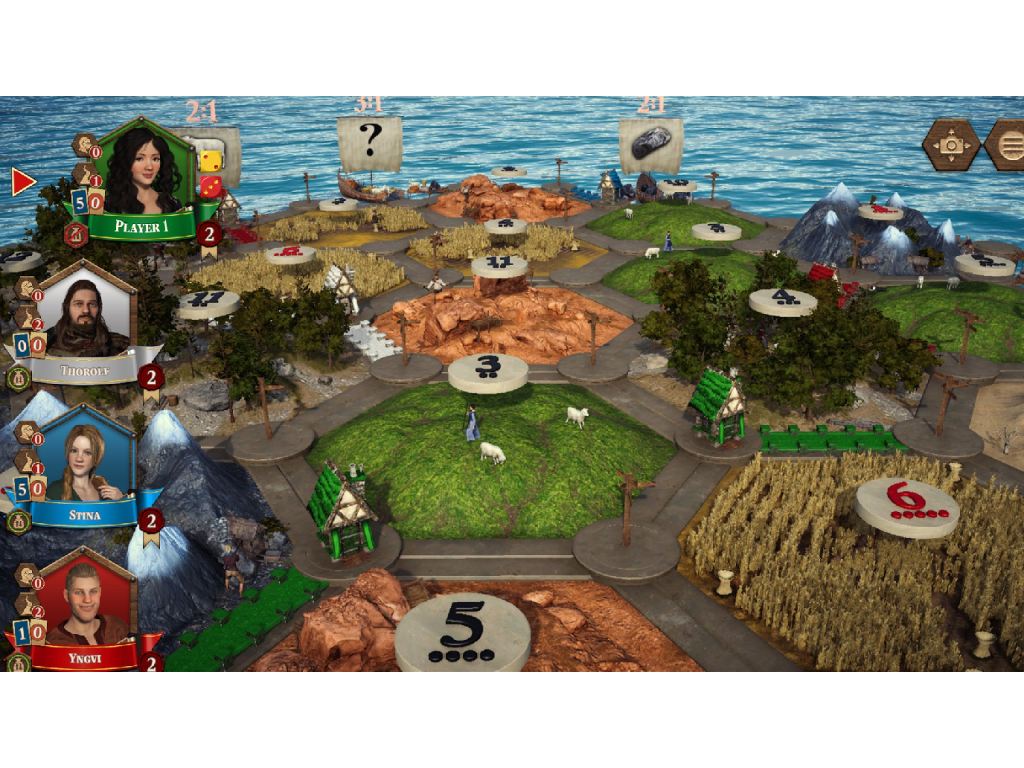This screenshot has width=1024, height=768.
Task: Click the money bag icon beside Thorolf
Action: point(17,378)
